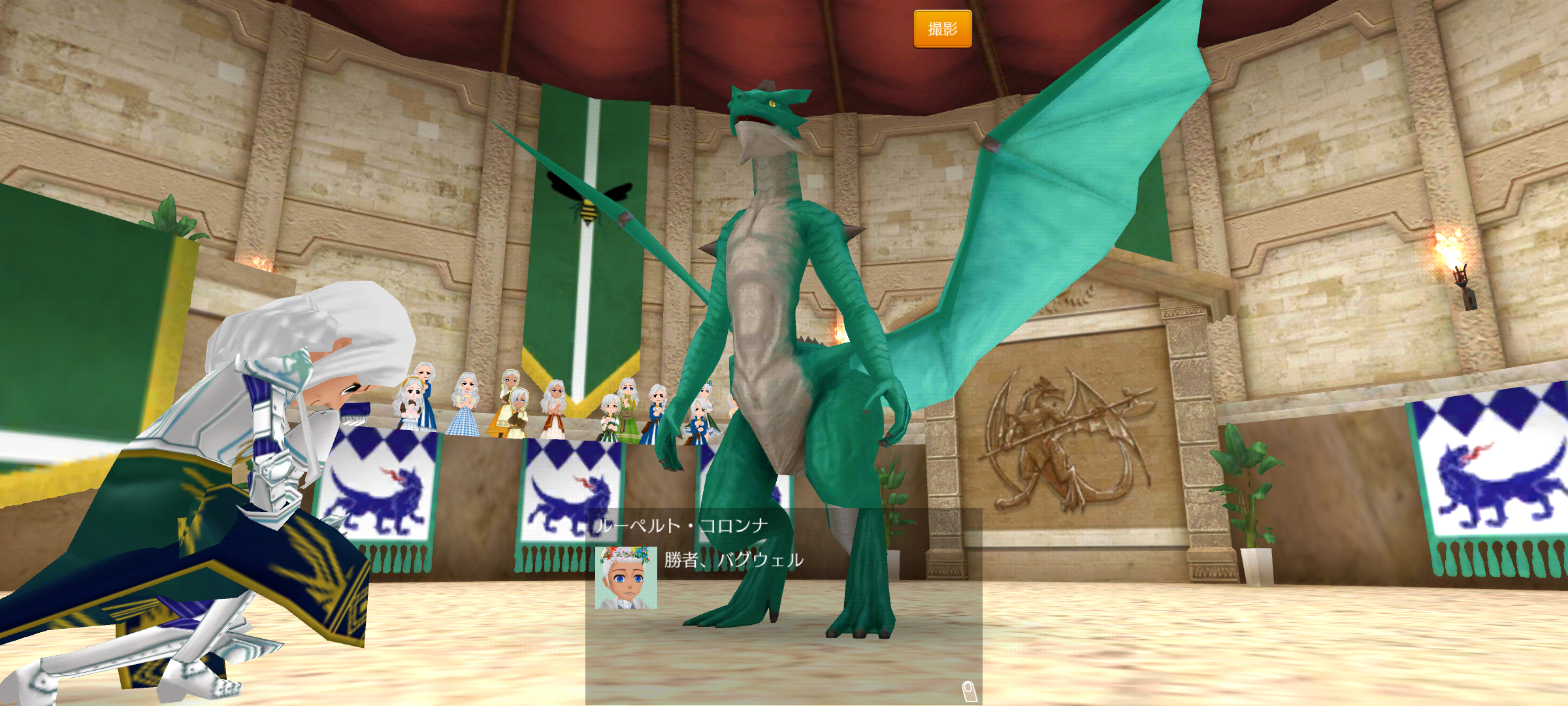Click the dialogue continue indicator icon
Screen dimensions: 1568x706
click(969, 690)
